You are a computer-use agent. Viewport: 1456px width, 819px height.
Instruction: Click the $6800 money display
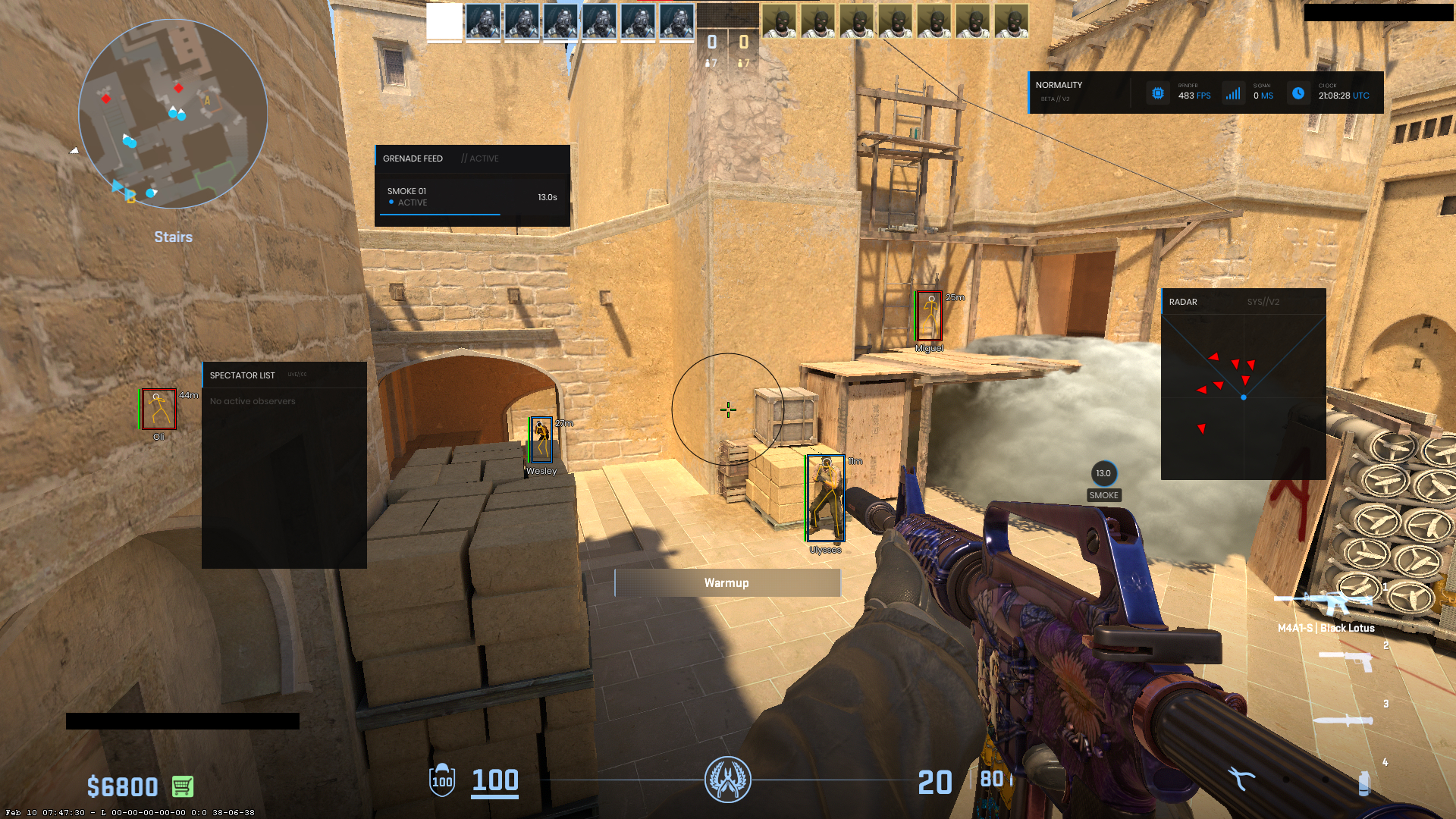click(121, 786)
